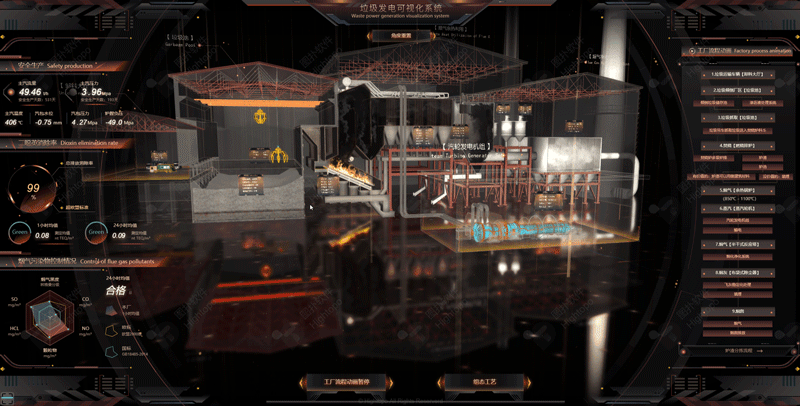The image size is (800, 406).
Task: Select the step 6 flue gas entry
Action: pyautogui.click(x=737, y=210)
